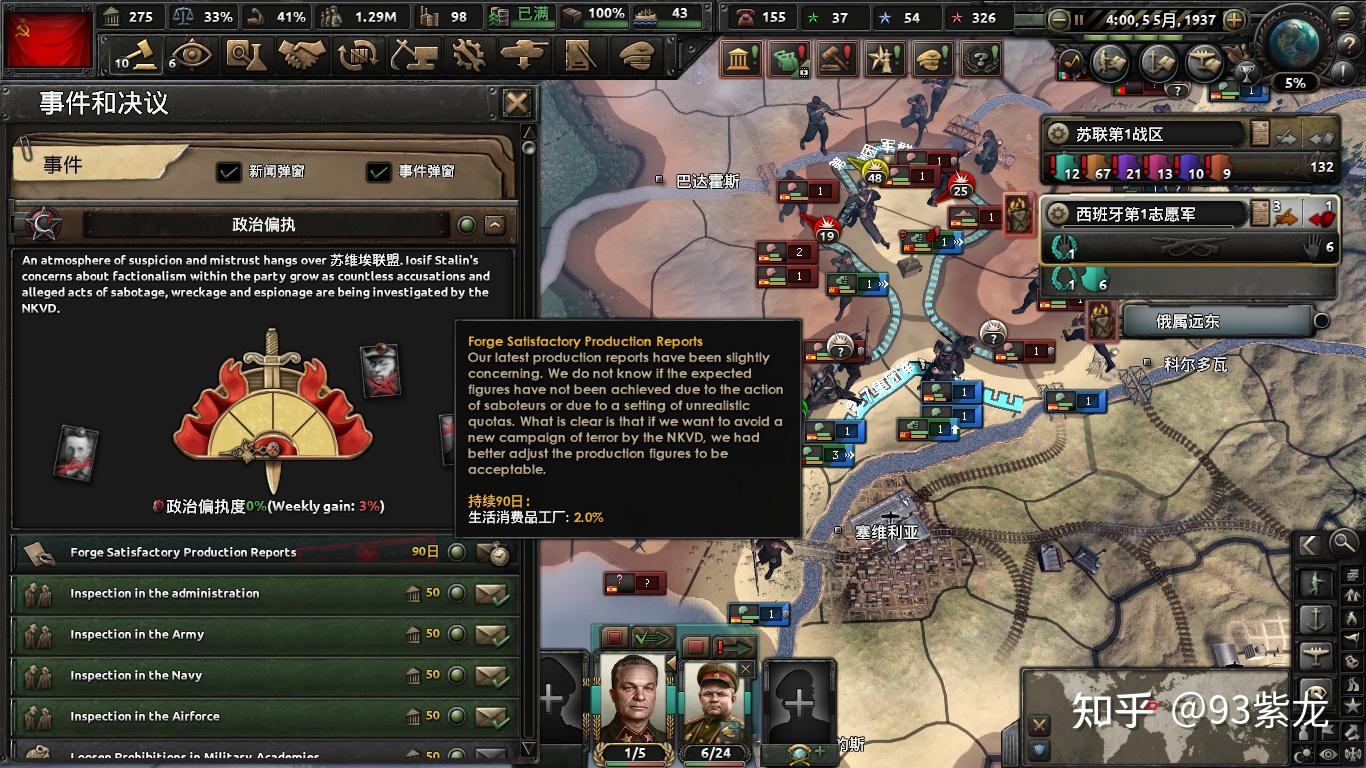Take the Inspection in the Navy decision
This screenshot has width=1366, height=768.
pos(492,676)
